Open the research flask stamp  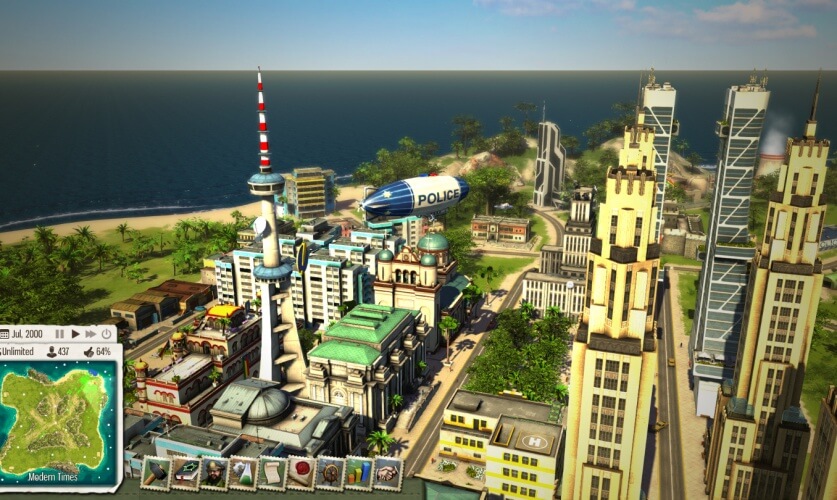tap(243, 473)
